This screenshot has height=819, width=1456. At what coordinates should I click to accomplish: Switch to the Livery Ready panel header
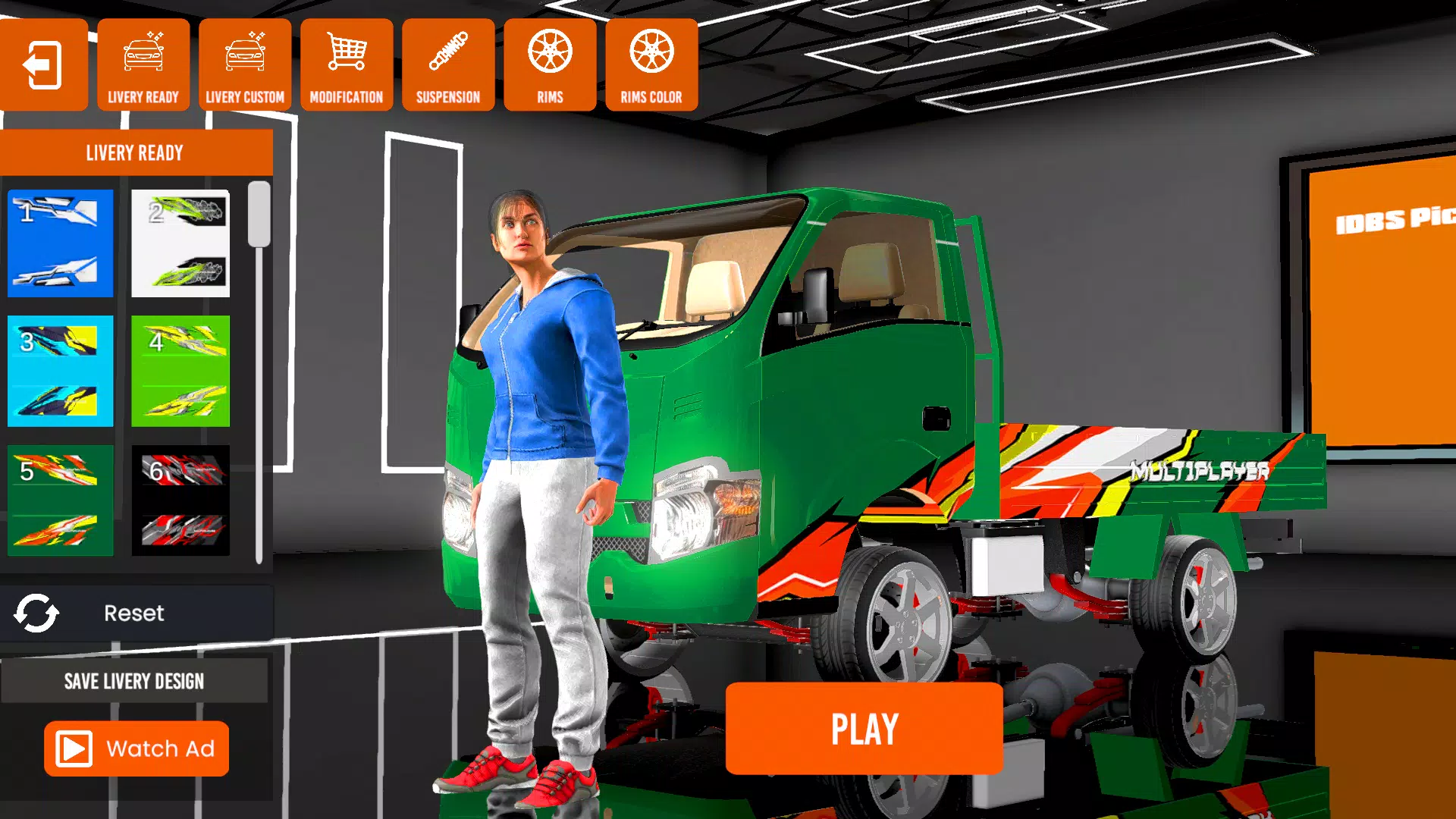(135, 152)
